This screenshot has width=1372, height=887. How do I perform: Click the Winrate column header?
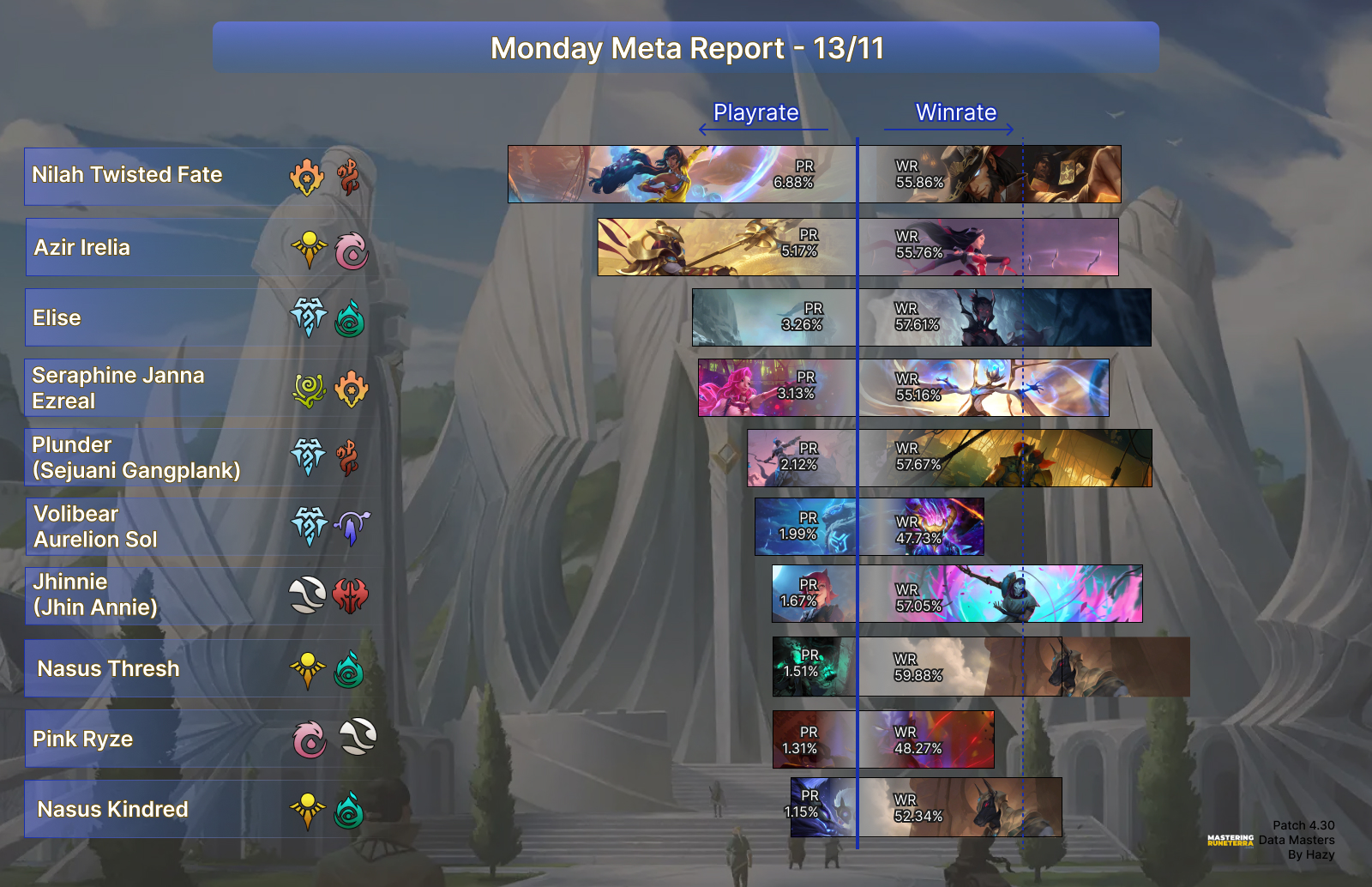[955, 113]
